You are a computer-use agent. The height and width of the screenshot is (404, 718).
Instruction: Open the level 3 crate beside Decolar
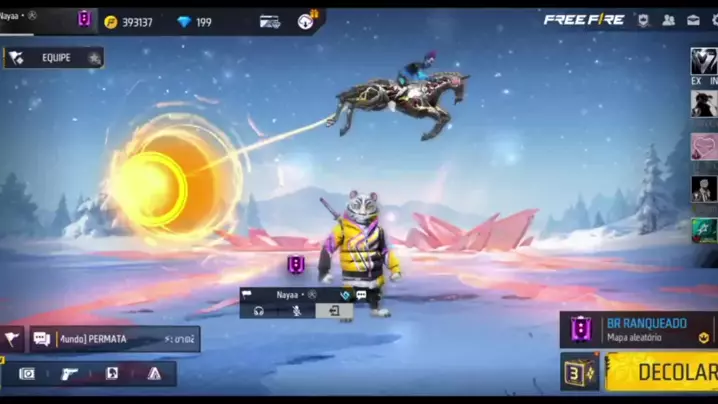(579, 372)
